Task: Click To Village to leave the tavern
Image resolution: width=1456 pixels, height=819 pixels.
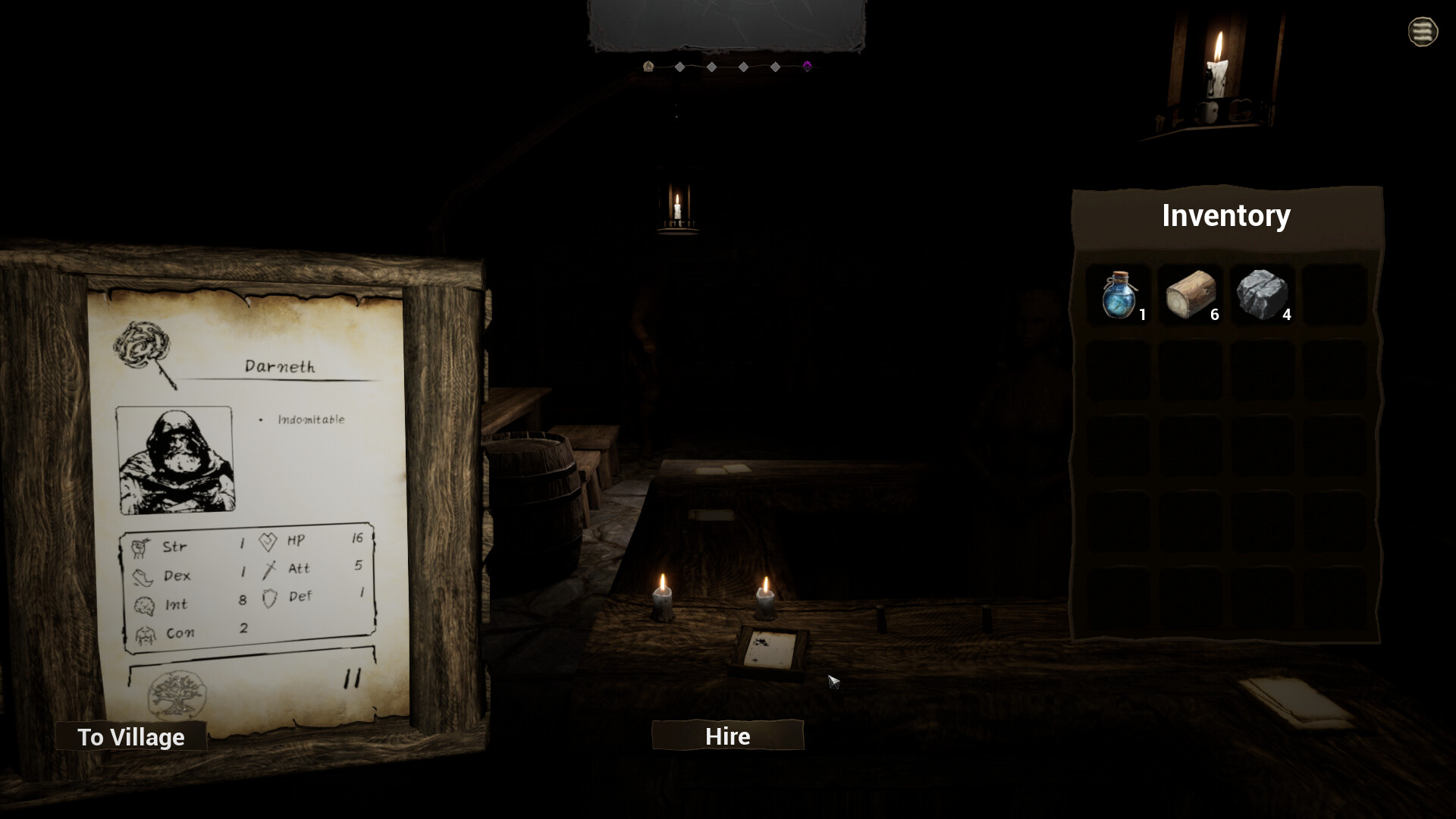Action: pos(130,736)
